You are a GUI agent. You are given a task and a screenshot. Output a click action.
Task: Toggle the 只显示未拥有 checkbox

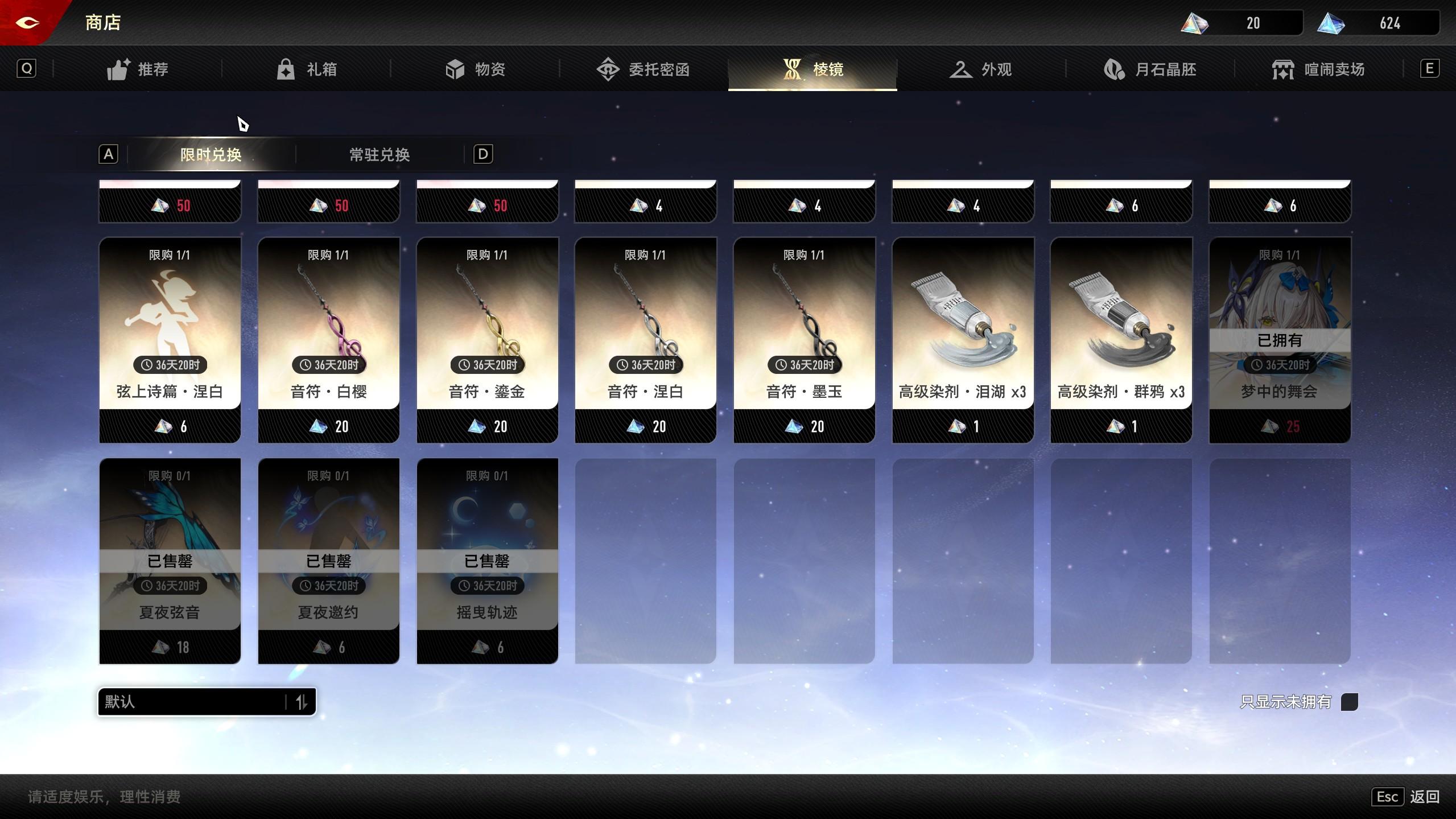[x=1349, y=702]
